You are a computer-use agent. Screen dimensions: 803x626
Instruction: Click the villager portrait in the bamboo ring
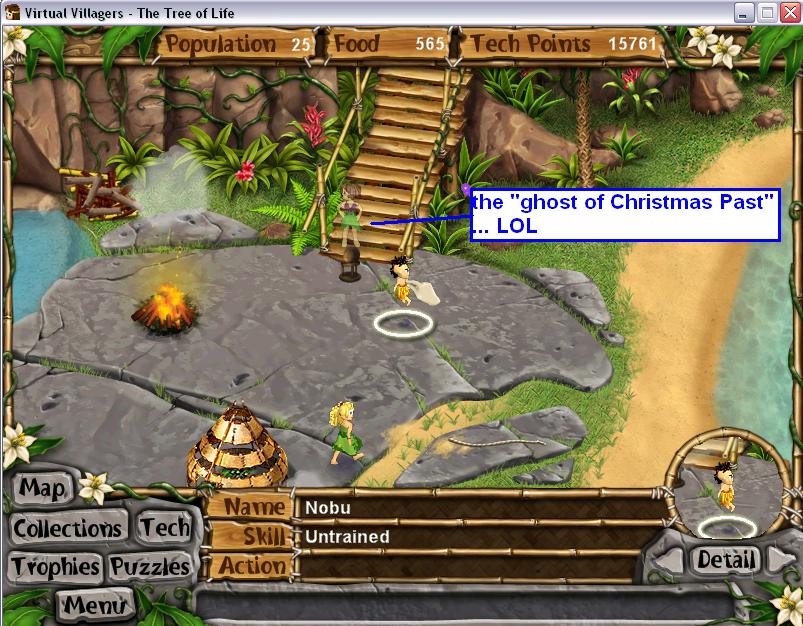(727, 490)
